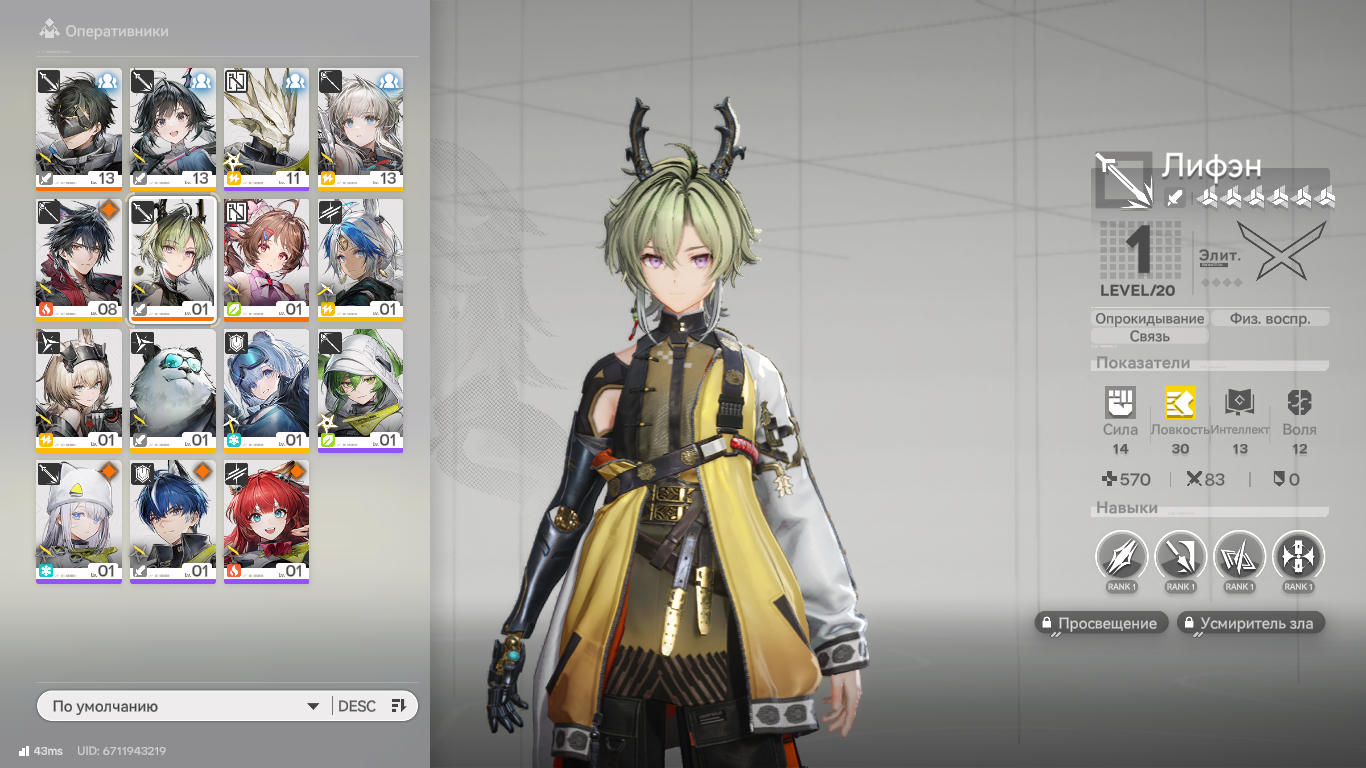
Task: Click the Опрокидывание tag
Action: pos(1149,319)
